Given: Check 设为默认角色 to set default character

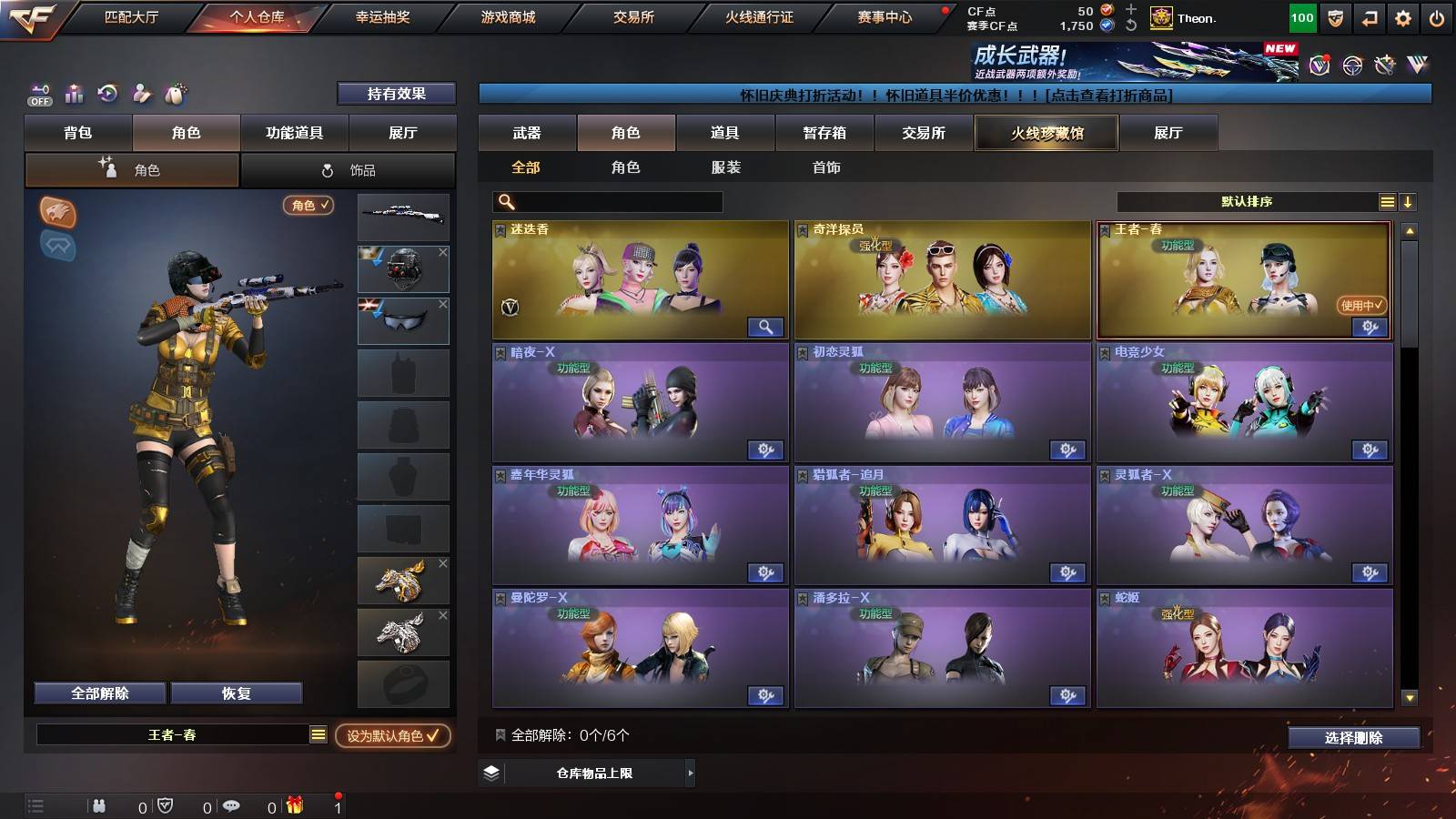Looking at the screenshot, I should [393, 738].
